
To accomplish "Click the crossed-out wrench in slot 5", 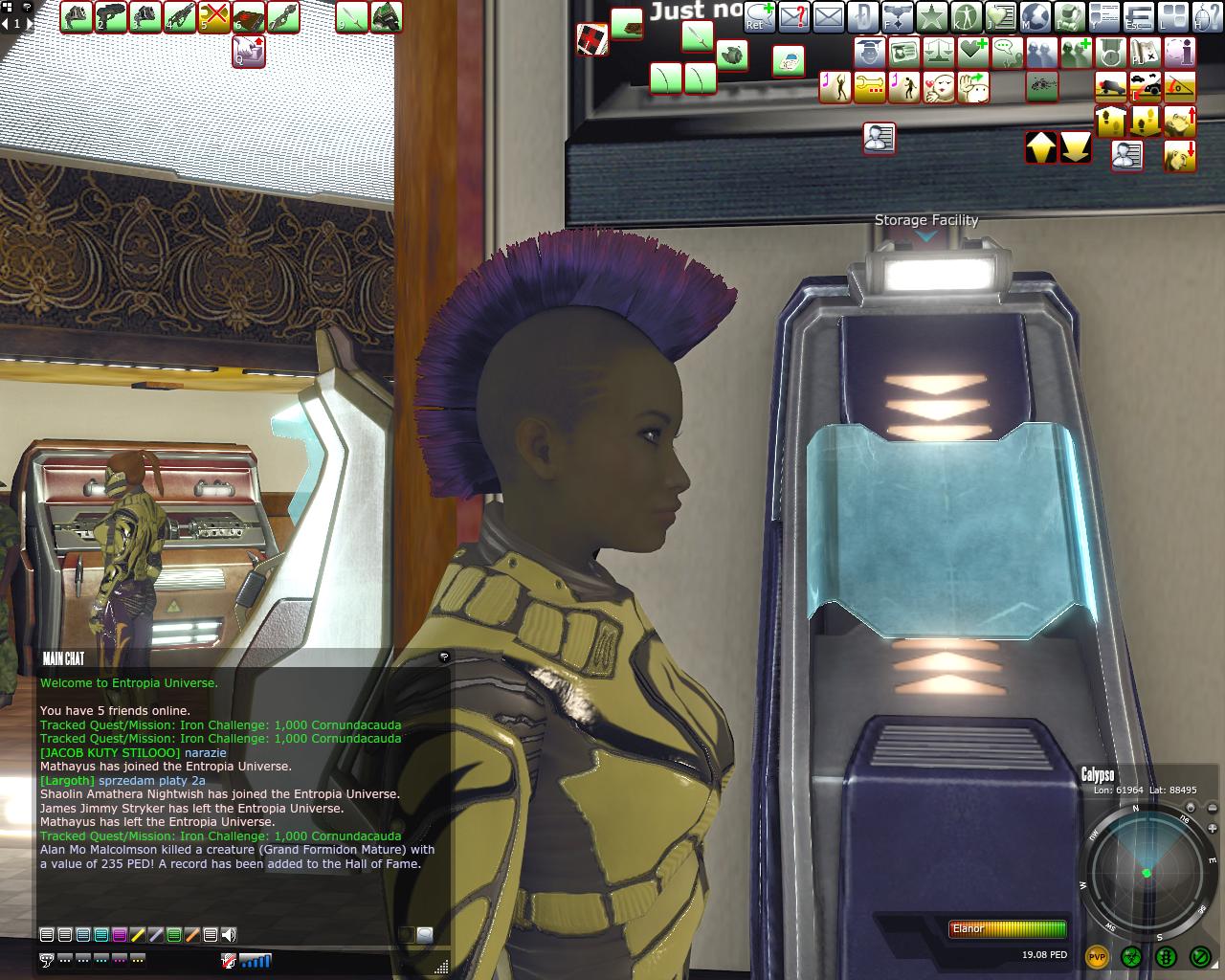I will 214,16.
